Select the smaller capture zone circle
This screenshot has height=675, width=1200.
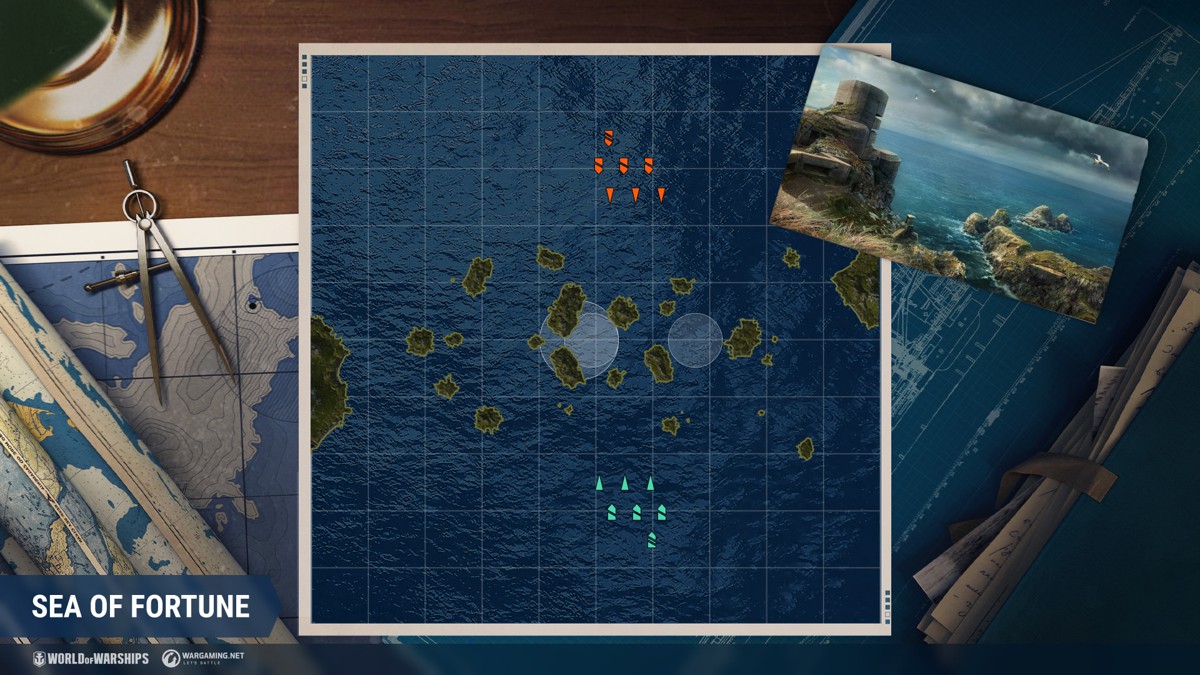click(695, 341)
